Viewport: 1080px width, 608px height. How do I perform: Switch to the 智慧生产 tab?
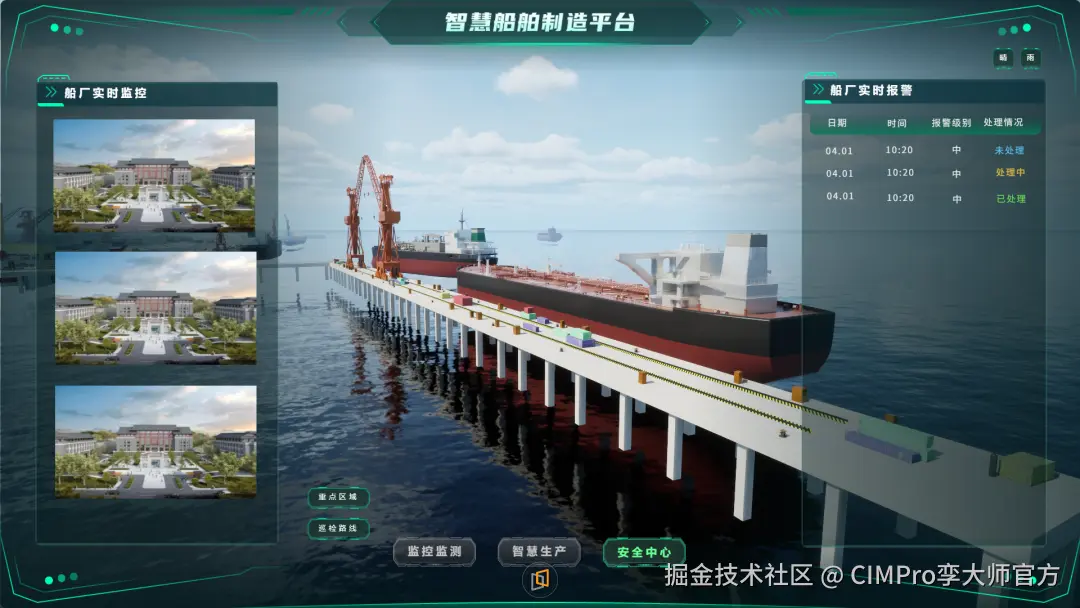tap(539, 551)
